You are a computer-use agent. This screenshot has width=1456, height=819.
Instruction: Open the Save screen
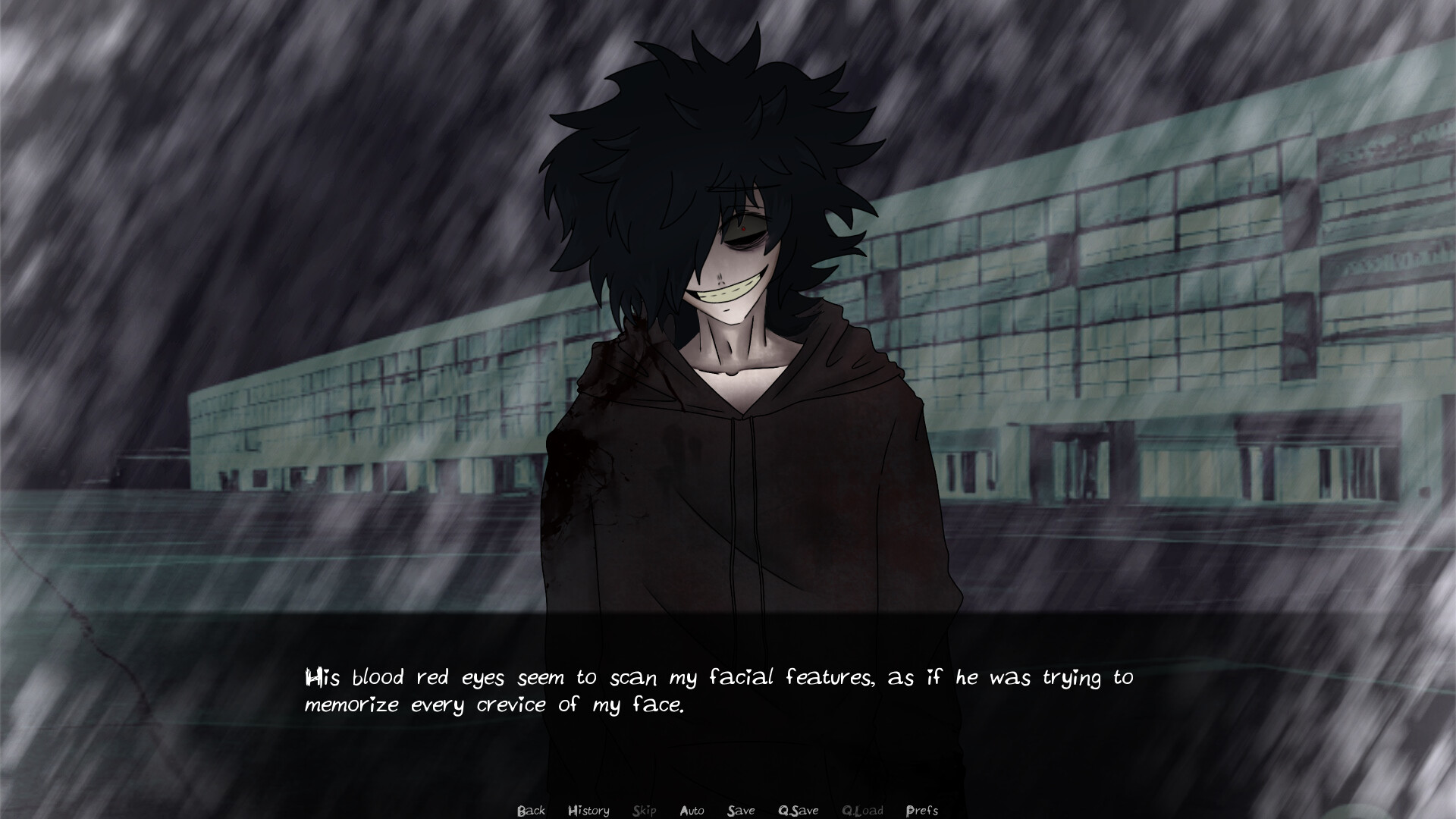(x=741, y=810)
